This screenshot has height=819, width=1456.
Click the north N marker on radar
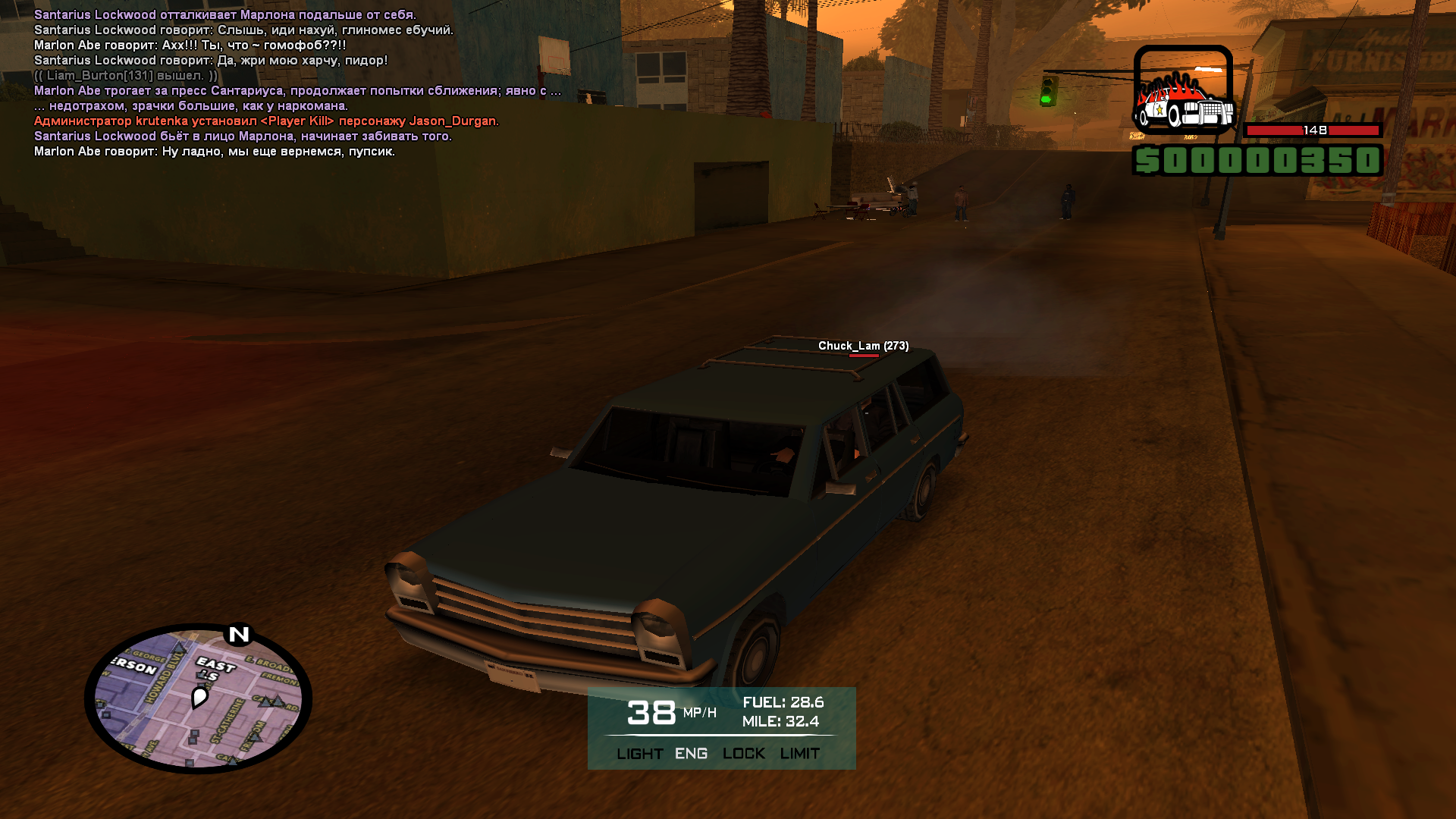[x=239, y=634]
